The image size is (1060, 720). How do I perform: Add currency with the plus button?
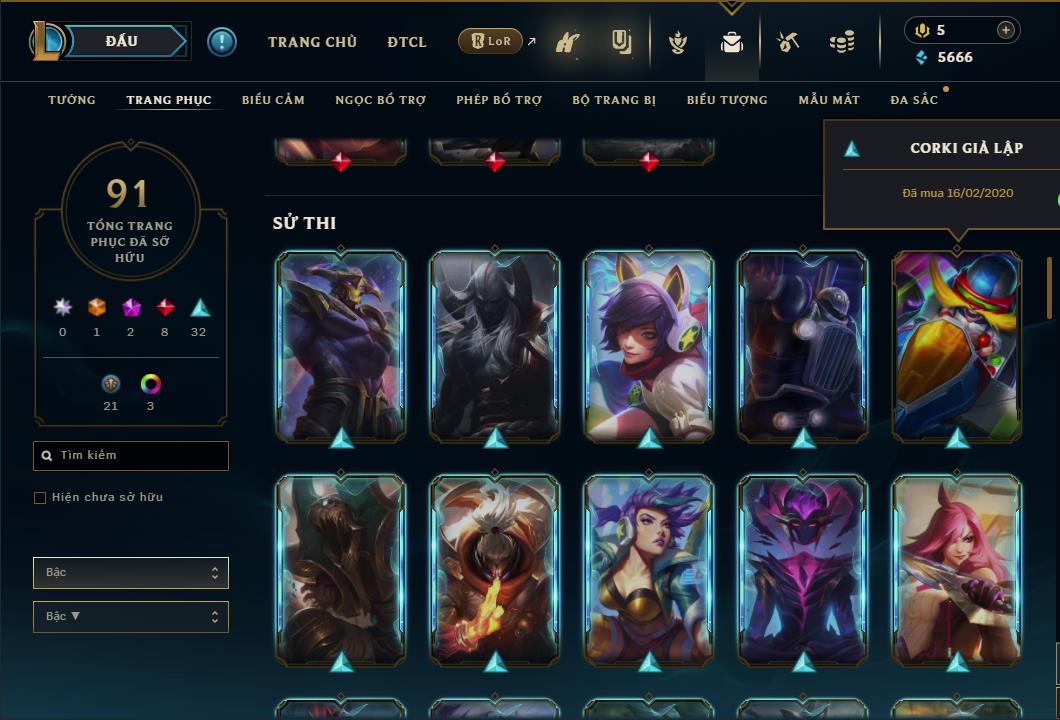(x=1006, y=30)
